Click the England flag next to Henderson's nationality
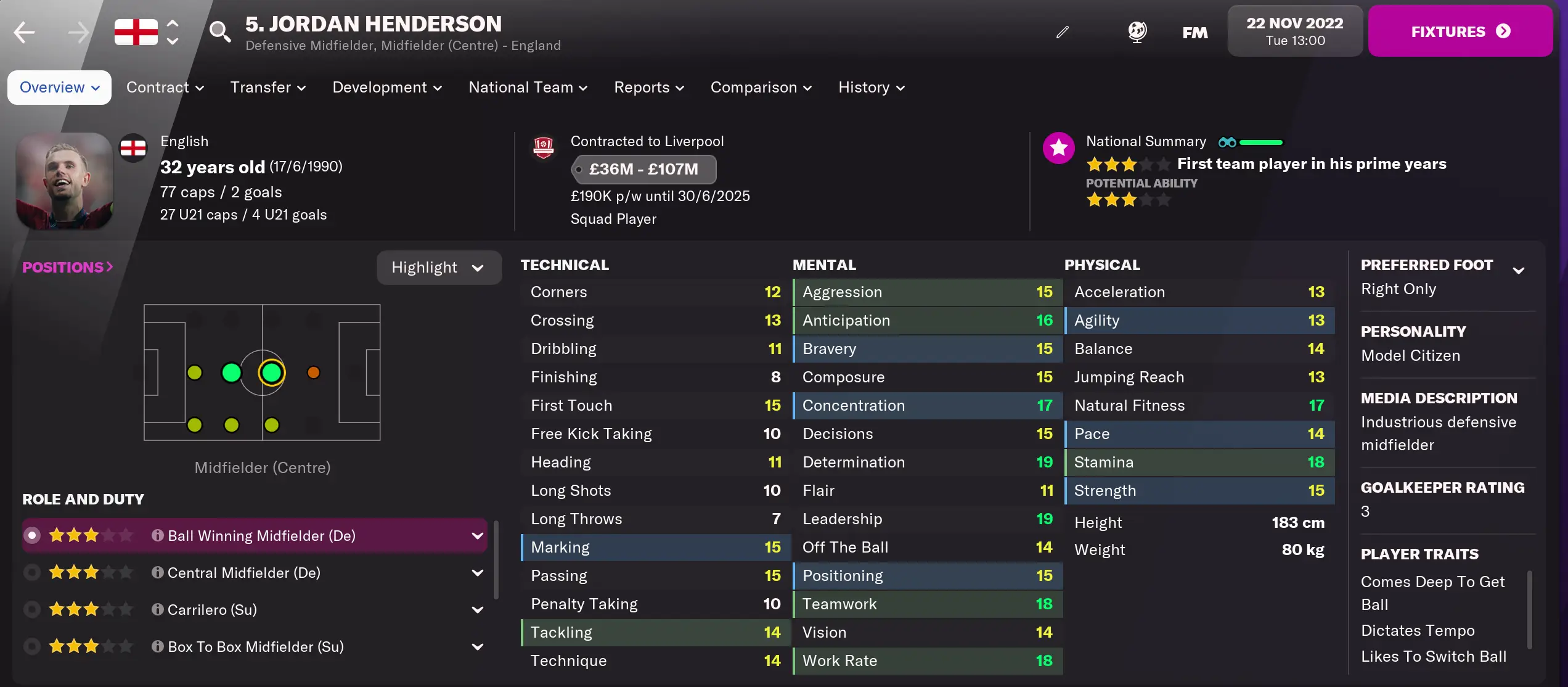This screenshot has height=687, width=1568. (133, 147)
